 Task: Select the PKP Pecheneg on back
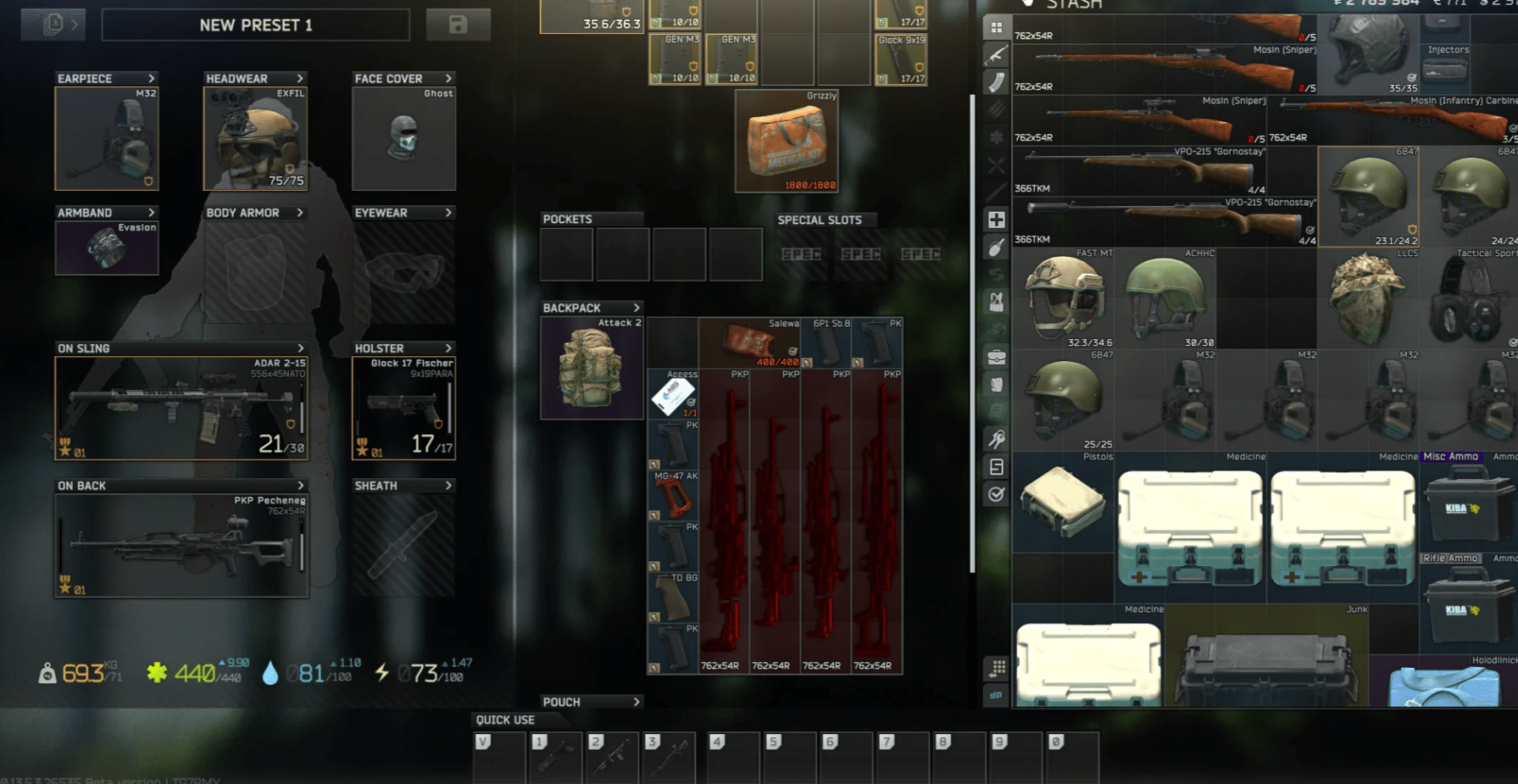[x=181, y=546]
